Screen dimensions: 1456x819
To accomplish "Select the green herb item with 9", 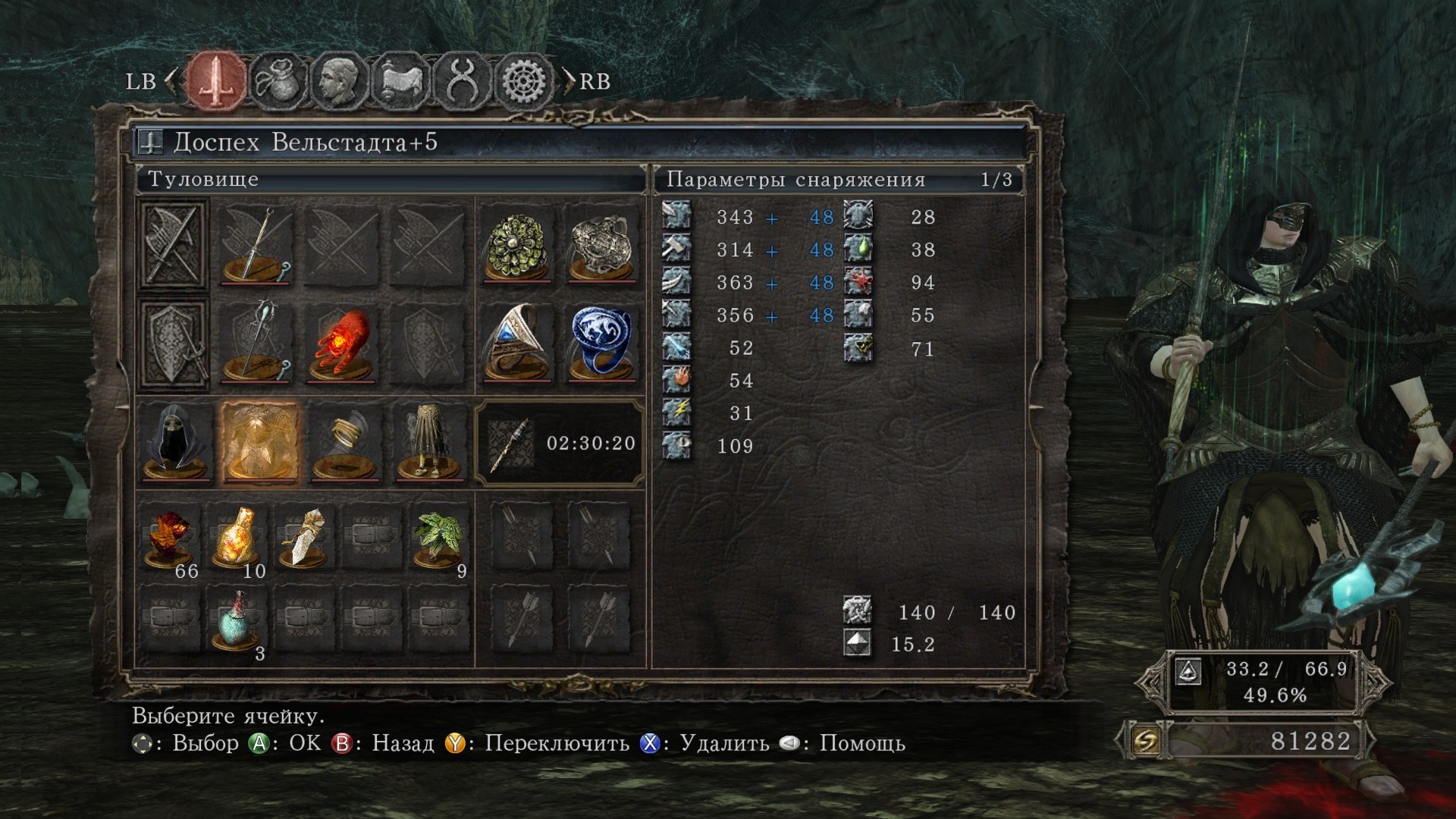I will (439, 538).
